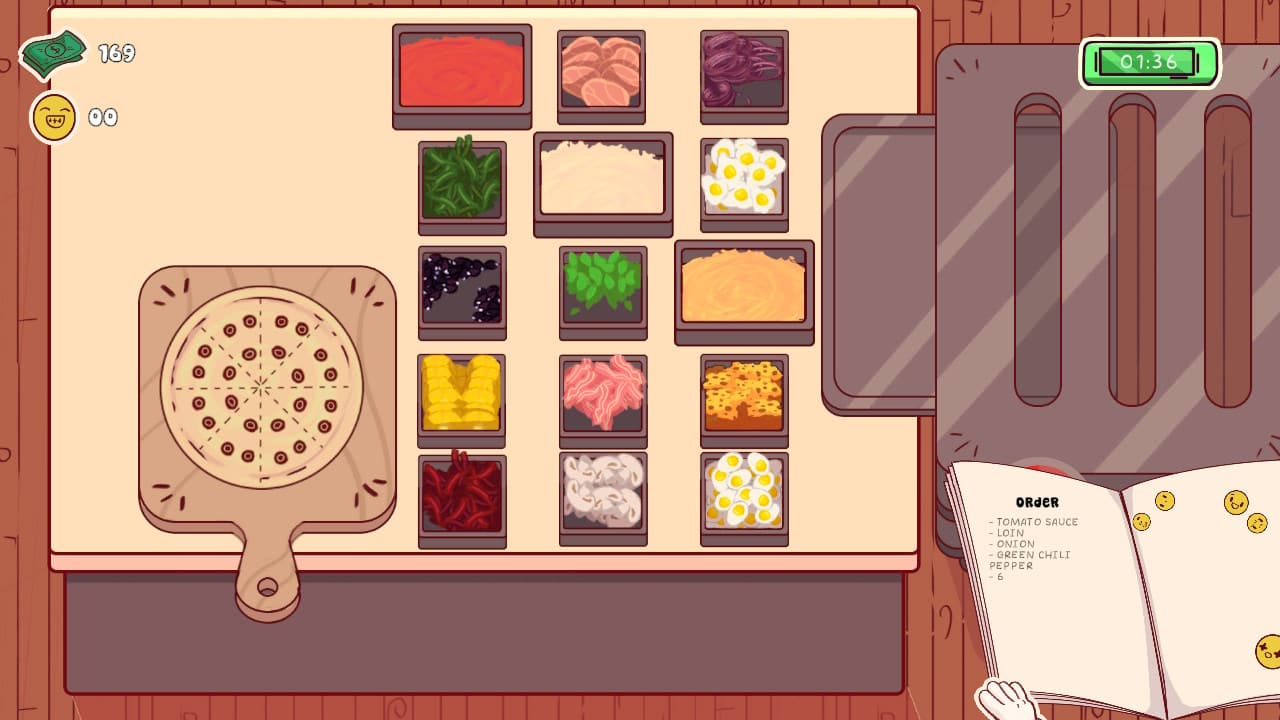Select the pineapple slices bin
This screenshot has width=1280, height=720.
(462, 398)
